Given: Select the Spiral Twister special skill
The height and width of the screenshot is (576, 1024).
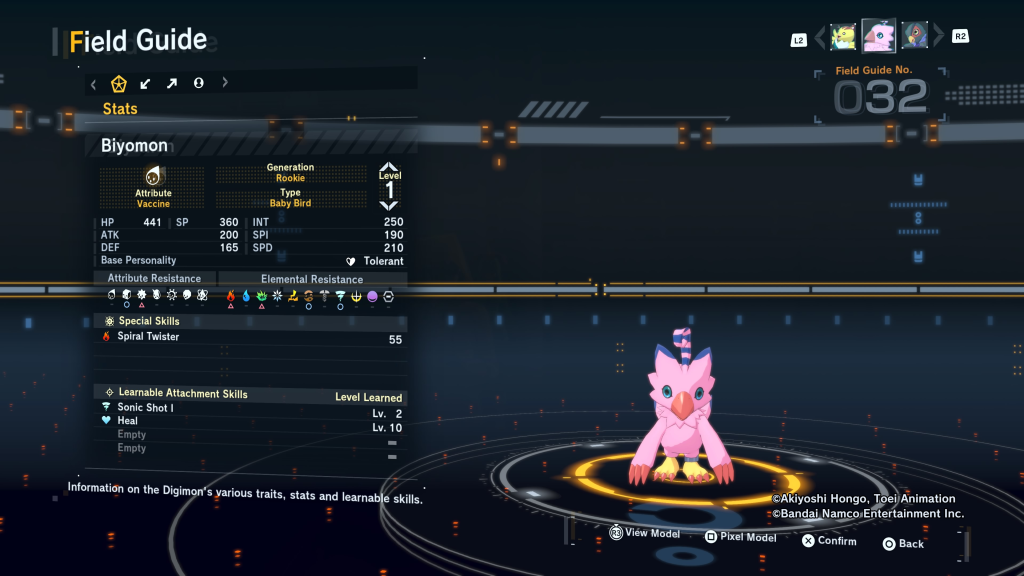Looking at the screenshot, I should [149, 337].
